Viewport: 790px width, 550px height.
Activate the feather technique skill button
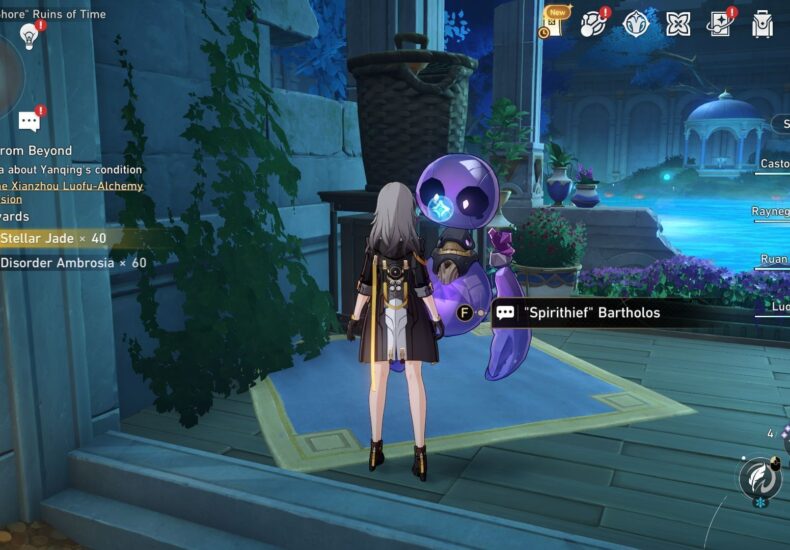[760, 478]
